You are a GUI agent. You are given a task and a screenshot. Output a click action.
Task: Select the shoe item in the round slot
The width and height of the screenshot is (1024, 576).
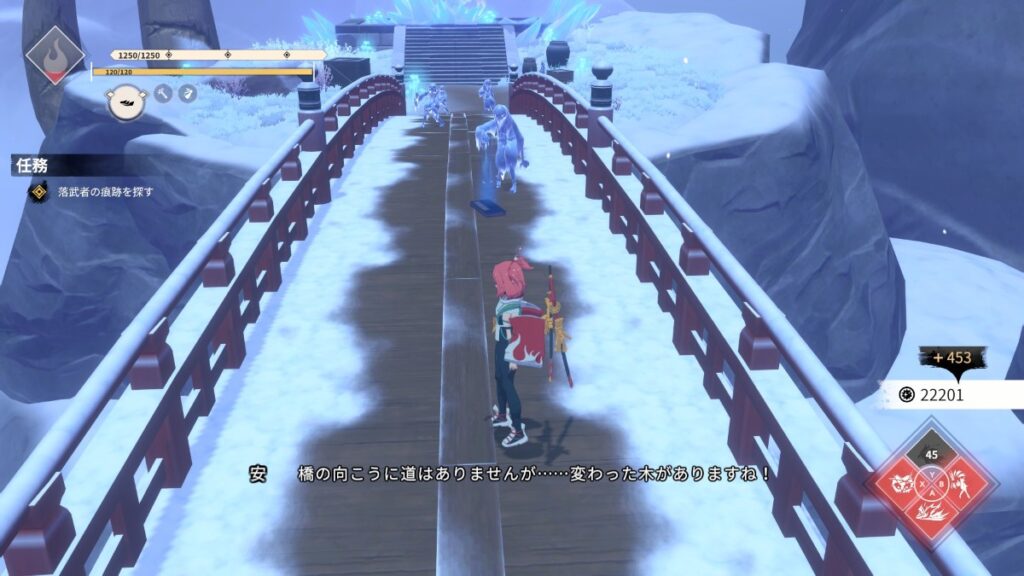point(126,99)
